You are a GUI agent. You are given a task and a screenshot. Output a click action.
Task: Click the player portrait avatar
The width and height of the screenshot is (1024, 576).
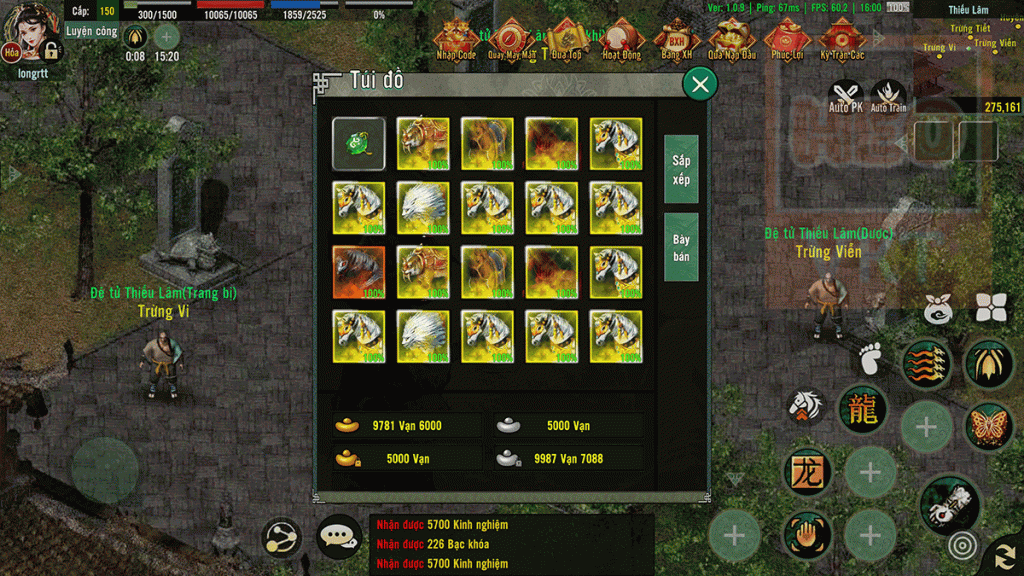pyautogui.click(x=34, y=31)
